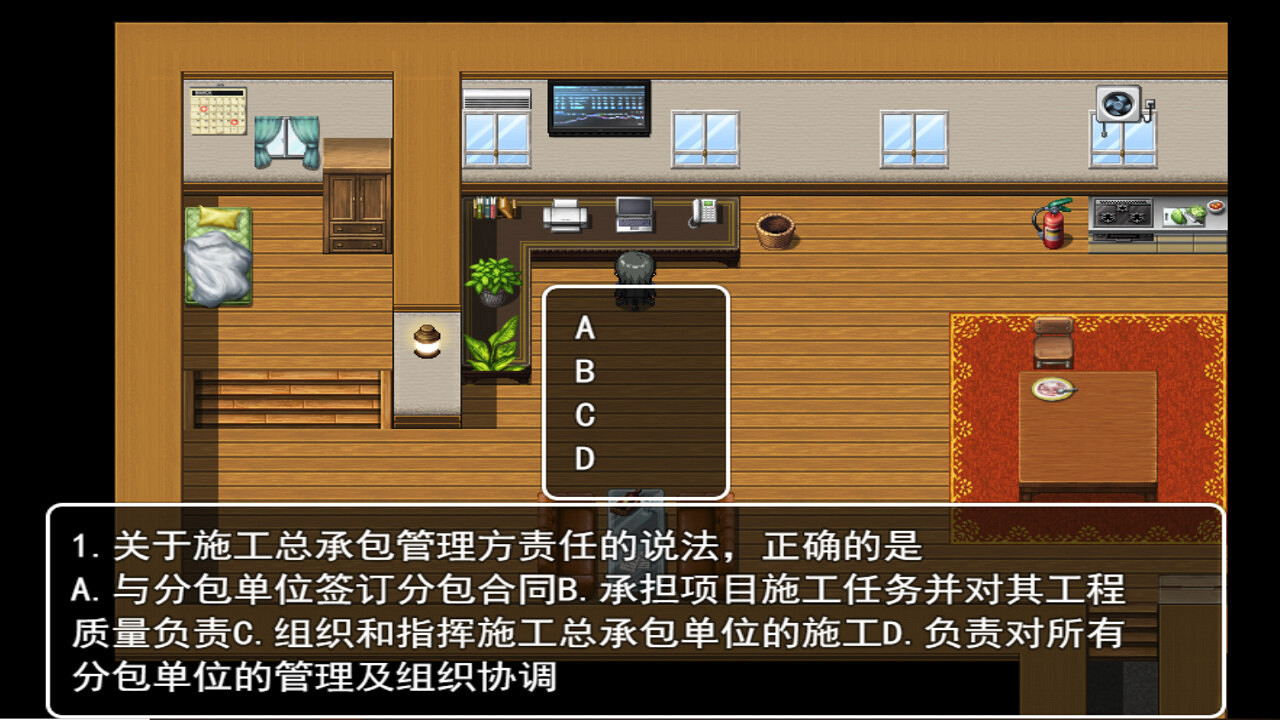The height and width of the screenshot is (720, 1280).
Task: Click the gas stove in the kitchen
Action: [1122, 215]
